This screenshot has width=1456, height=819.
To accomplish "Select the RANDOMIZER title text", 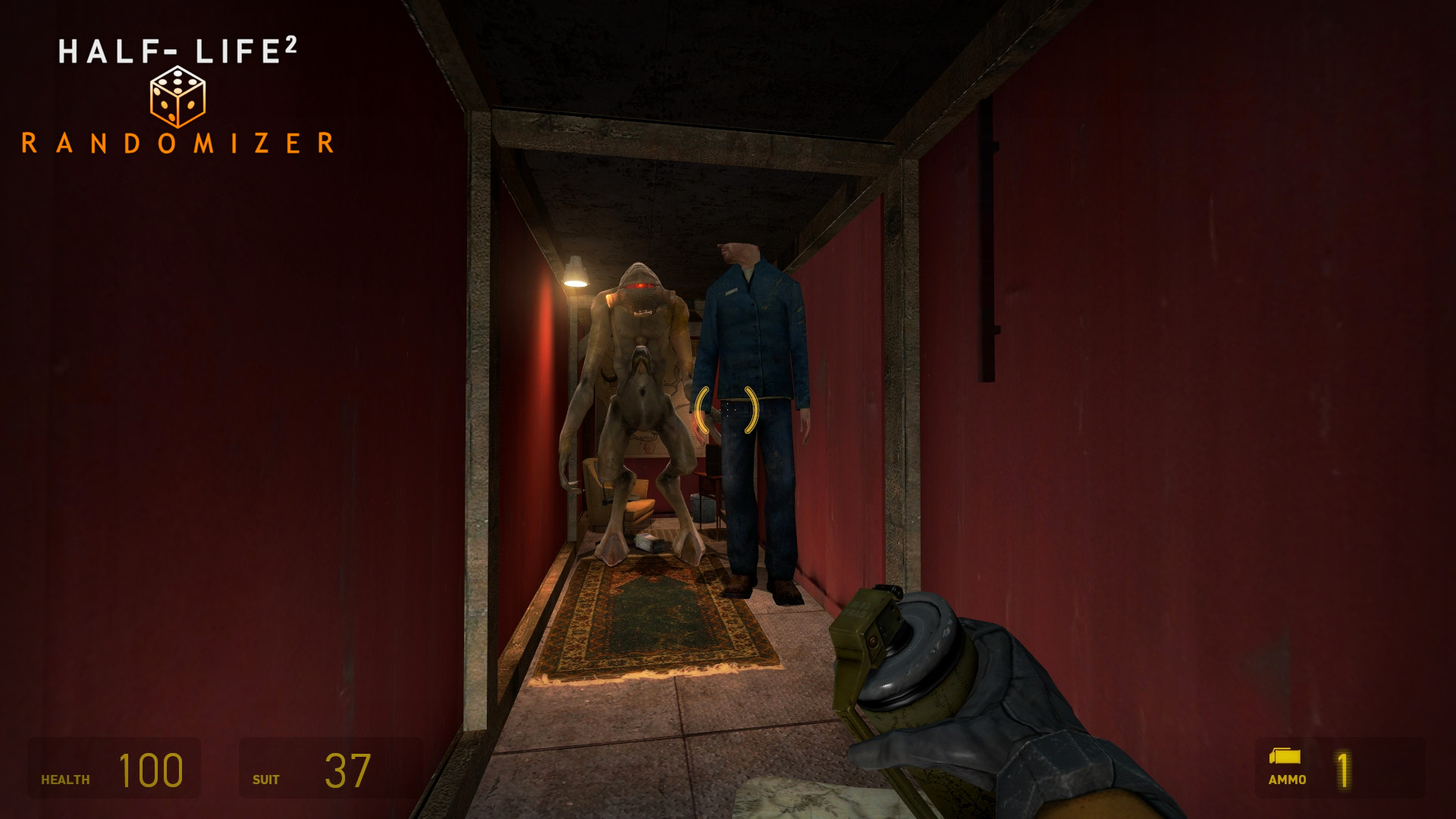I will click(x=180, y=141).
